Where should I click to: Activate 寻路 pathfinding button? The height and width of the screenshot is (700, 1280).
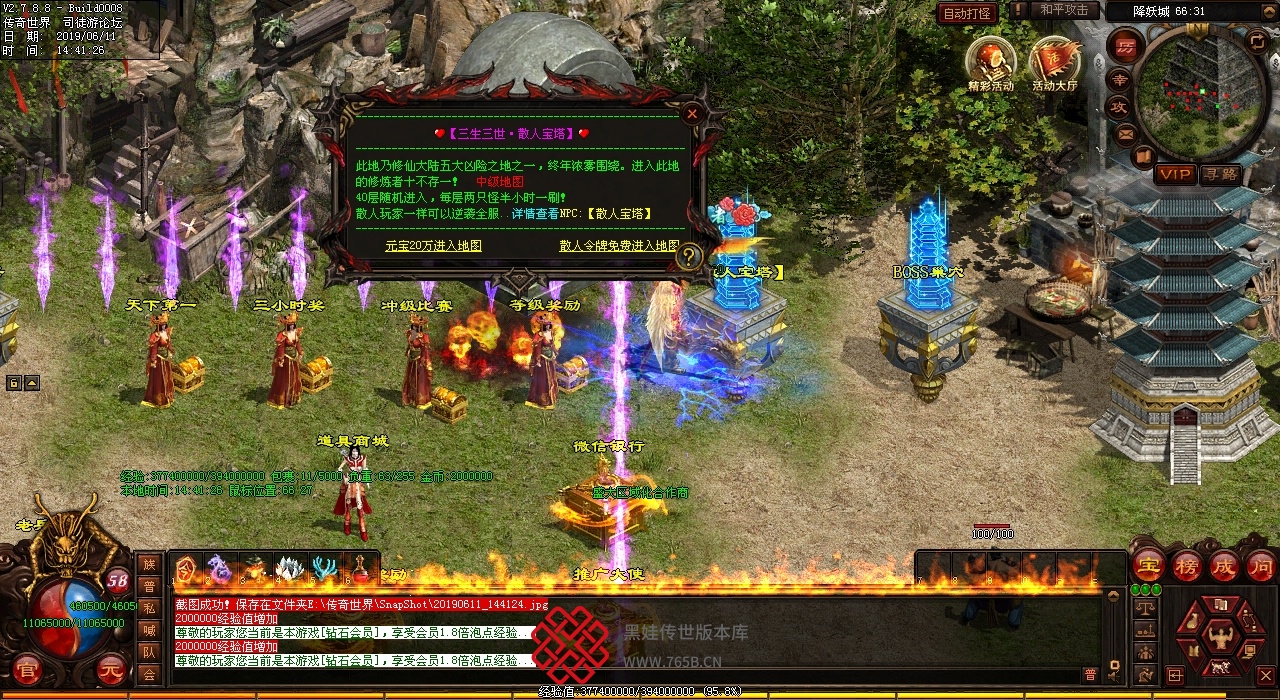click(x=1219, y=174)
